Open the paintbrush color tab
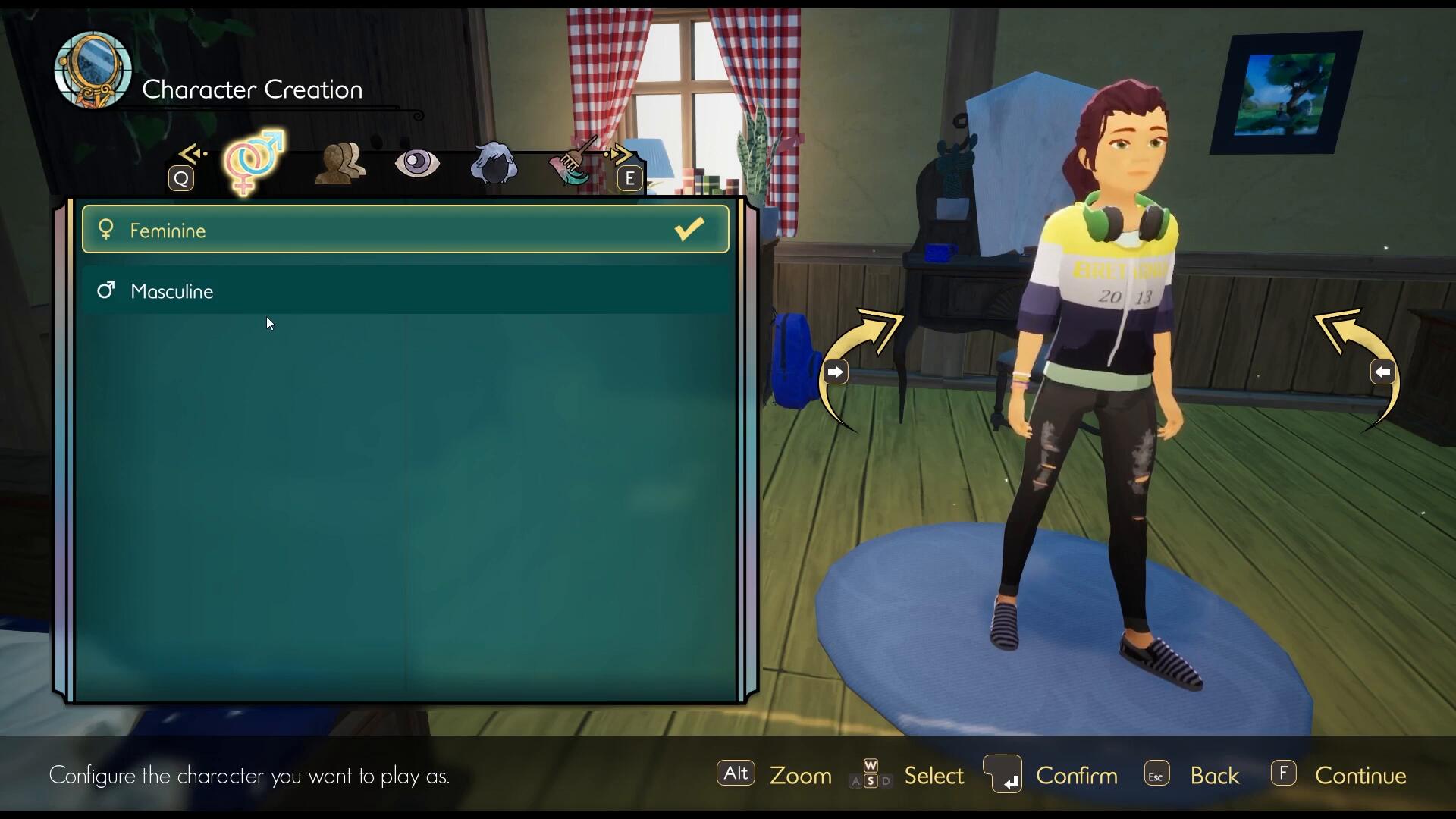This screenshot has width=1456, height=819. 572,162
